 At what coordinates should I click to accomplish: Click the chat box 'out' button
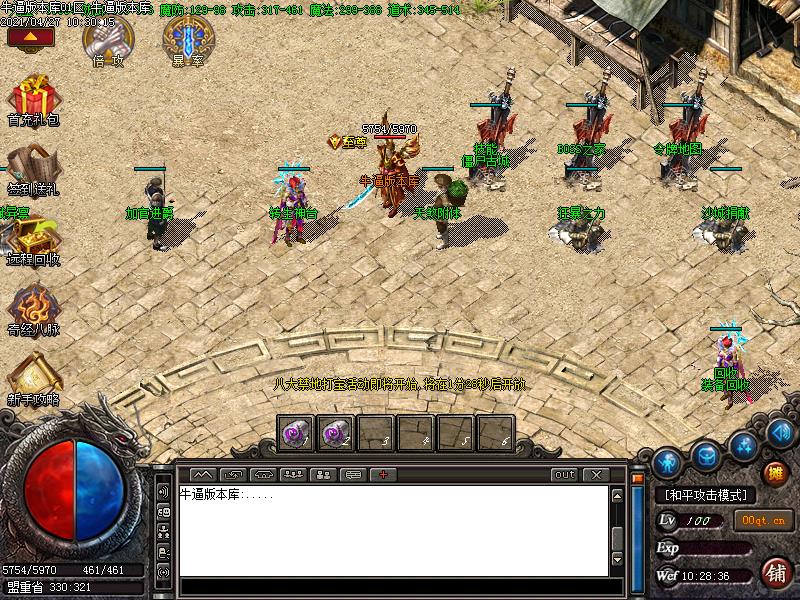[x=565, y=474]
